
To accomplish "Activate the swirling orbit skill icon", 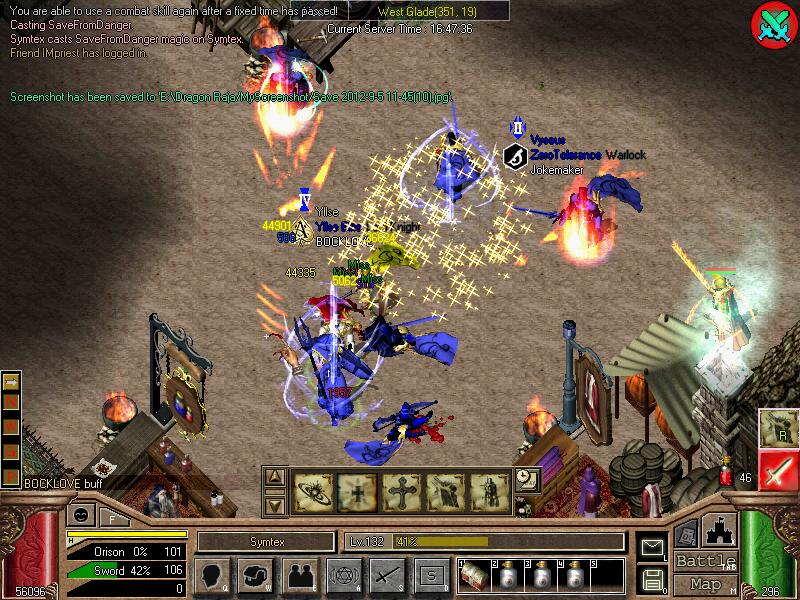I will 313,491.
